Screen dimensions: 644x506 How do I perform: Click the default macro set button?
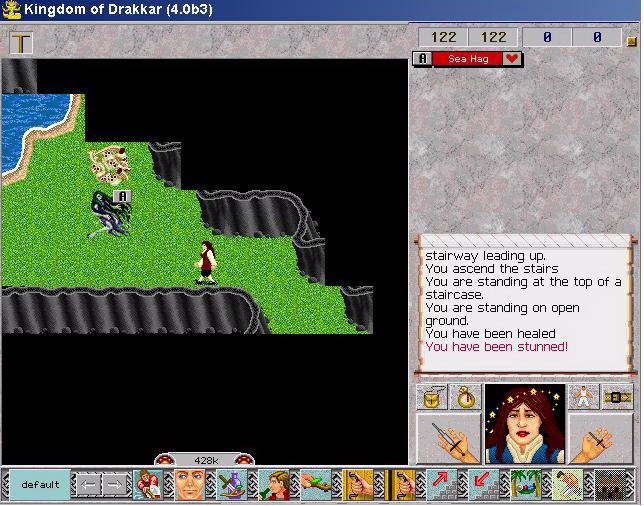(x=40, y=485)
